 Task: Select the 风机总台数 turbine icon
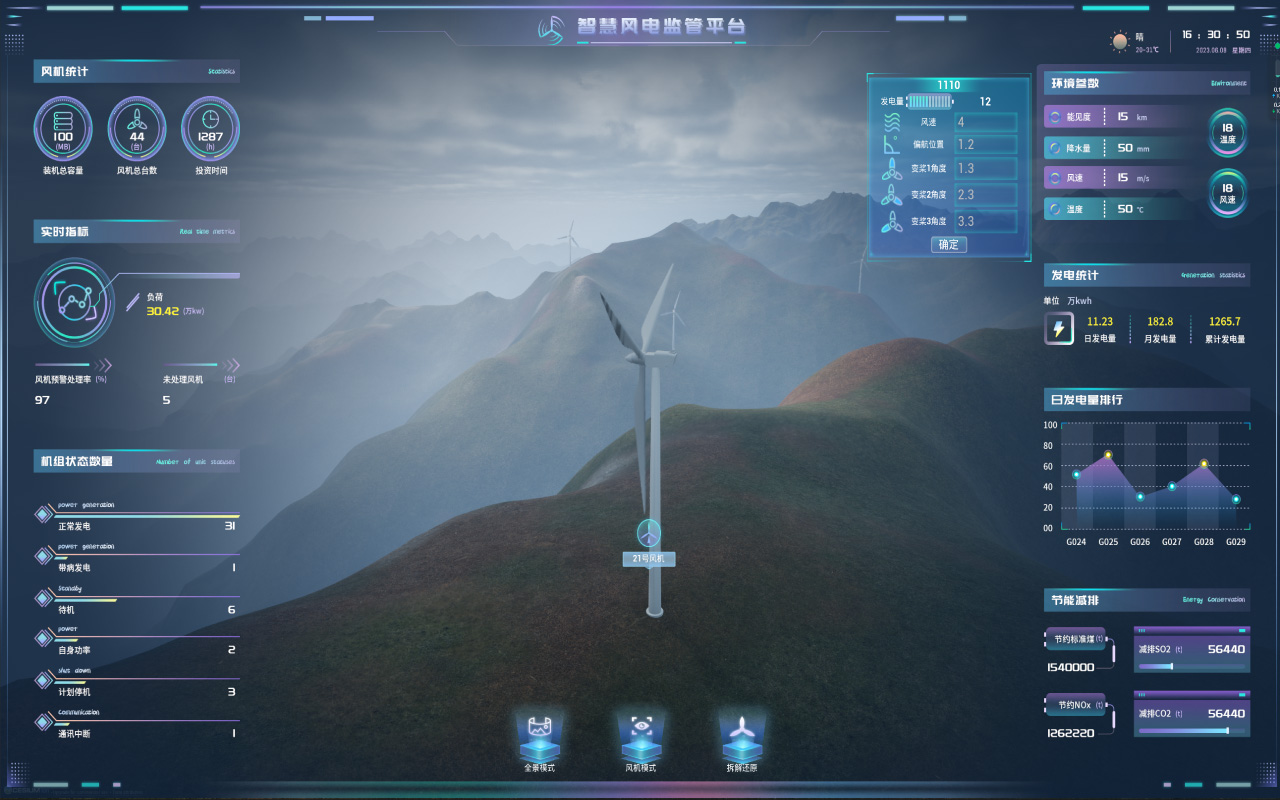pos(137,130)
